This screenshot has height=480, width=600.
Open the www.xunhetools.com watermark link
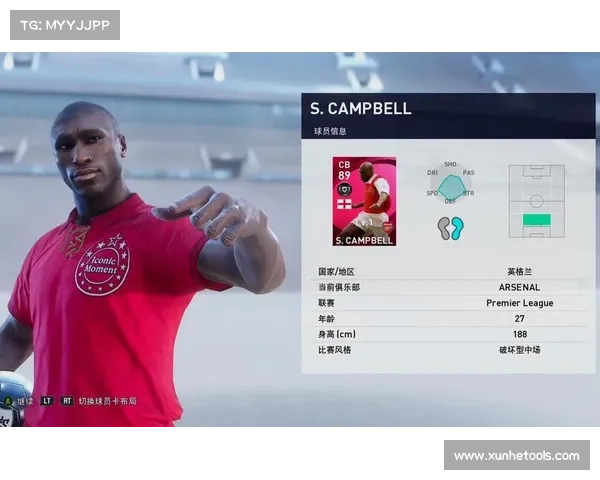coord(516,456)
